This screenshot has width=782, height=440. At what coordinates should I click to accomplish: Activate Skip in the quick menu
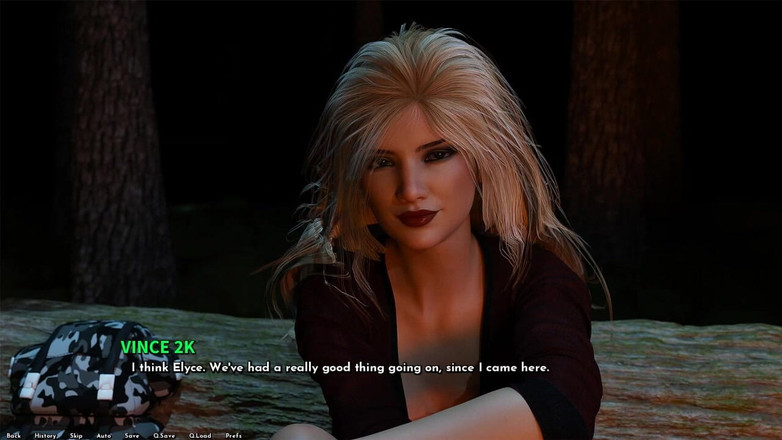[x=76, y=435]
